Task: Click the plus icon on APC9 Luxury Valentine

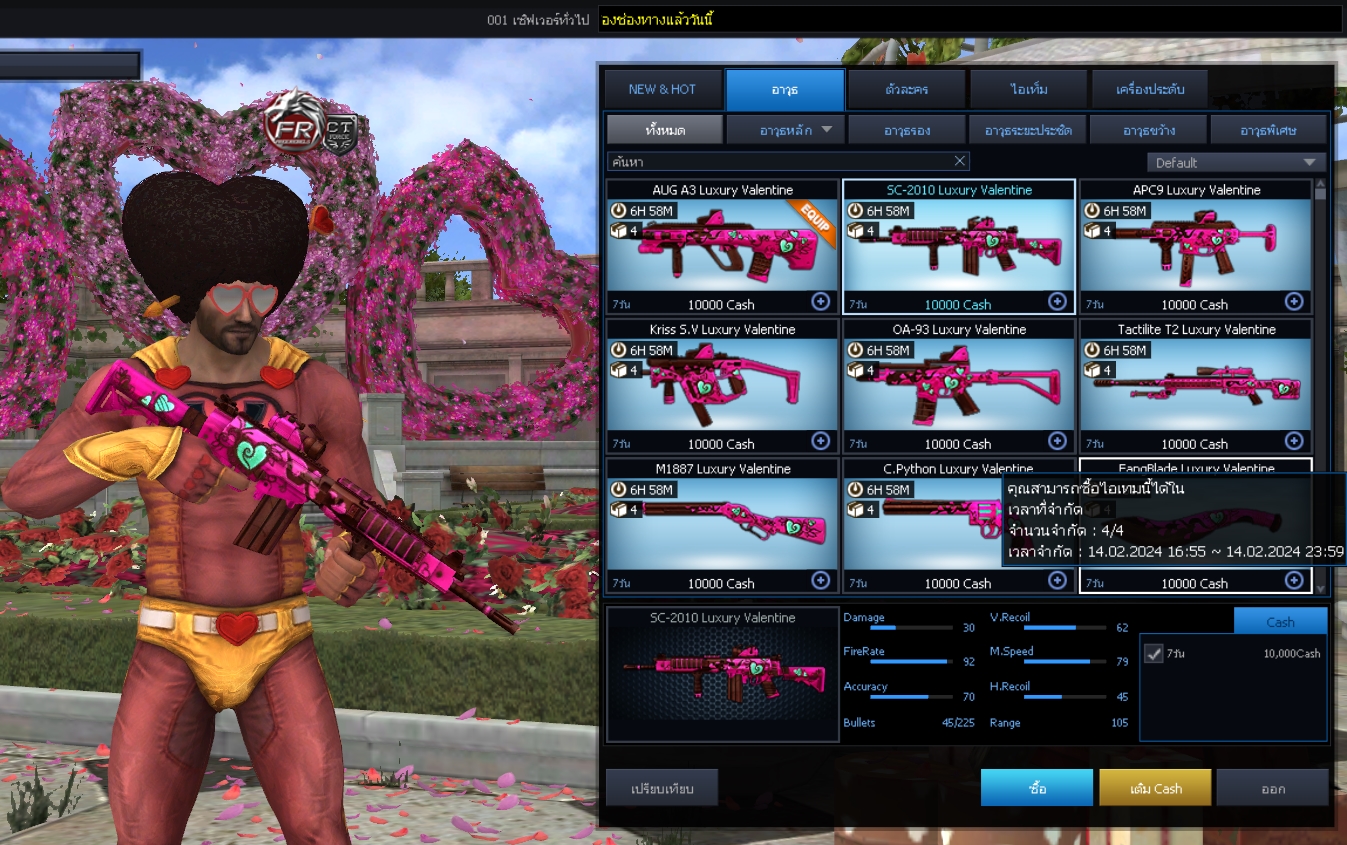Action: pos(1295,300)
